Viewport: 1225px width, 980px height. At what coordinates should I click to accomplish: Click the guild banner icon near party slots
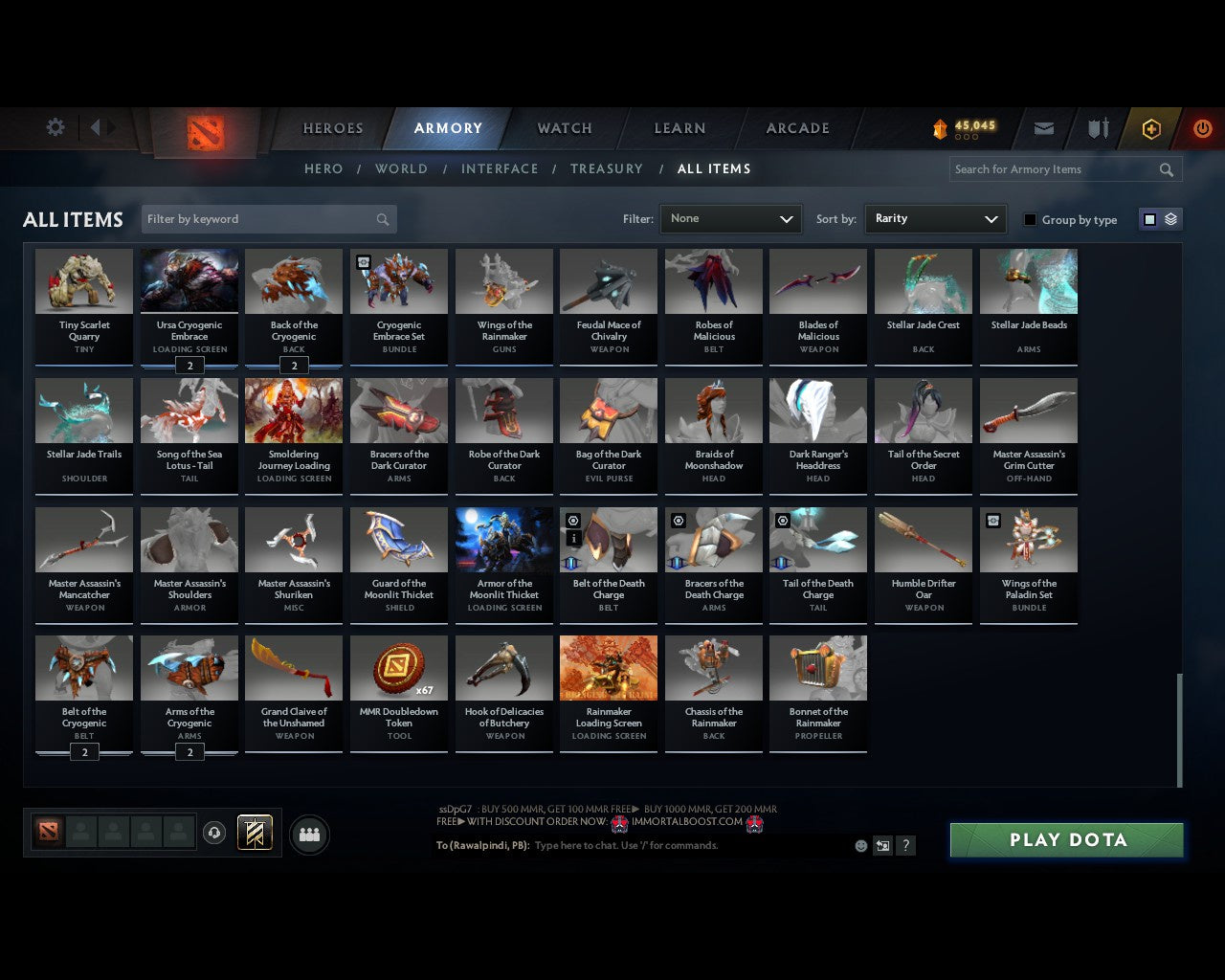(x=255, y=833)
